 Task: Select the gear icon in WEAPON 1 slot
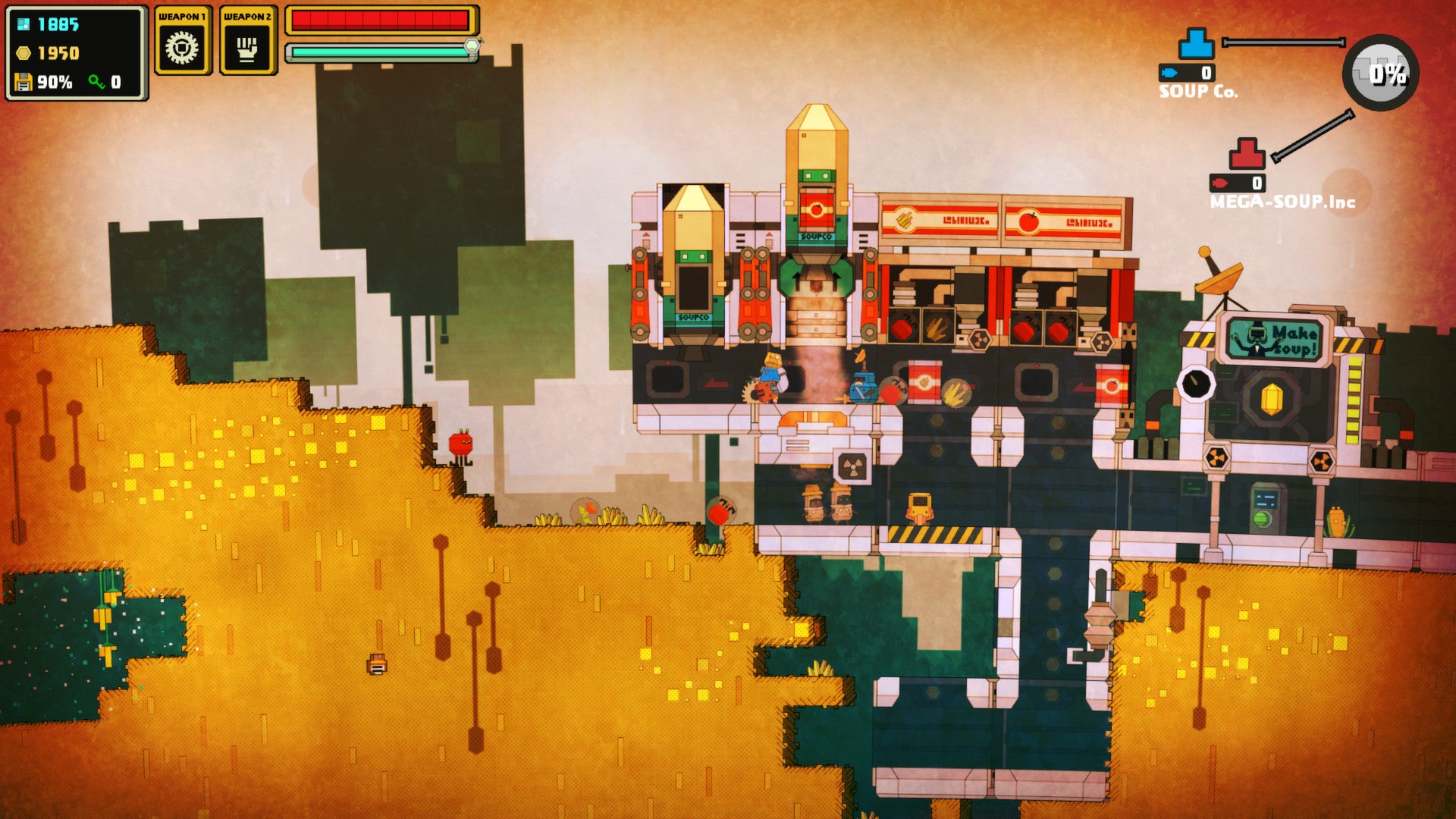(182, 48)
